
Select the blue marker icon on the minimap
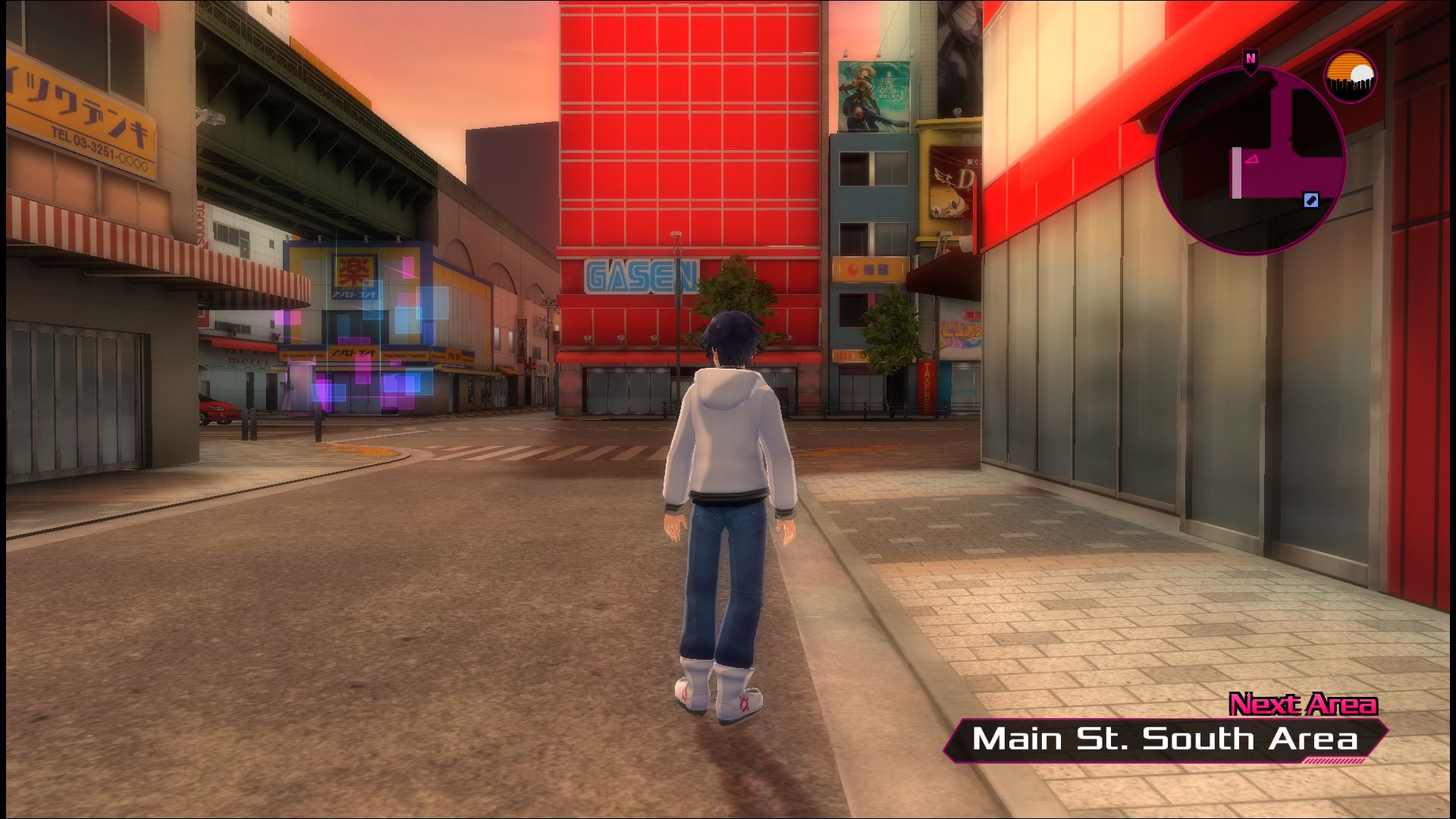click(1310, 200)
